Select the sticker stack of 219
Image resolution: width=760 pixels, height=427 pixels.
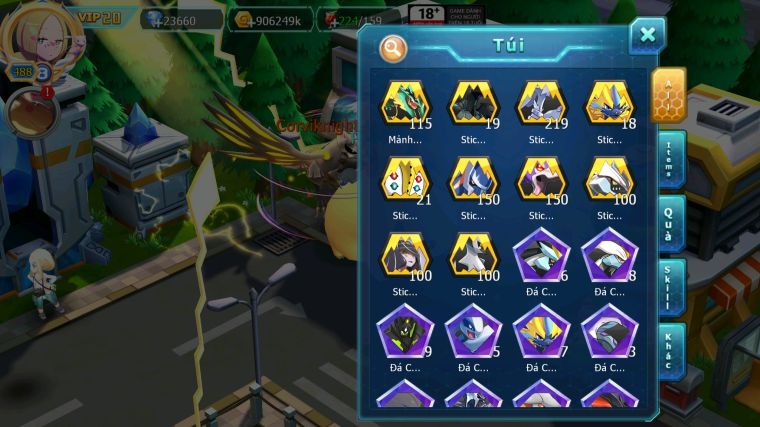tap(541, 104)
